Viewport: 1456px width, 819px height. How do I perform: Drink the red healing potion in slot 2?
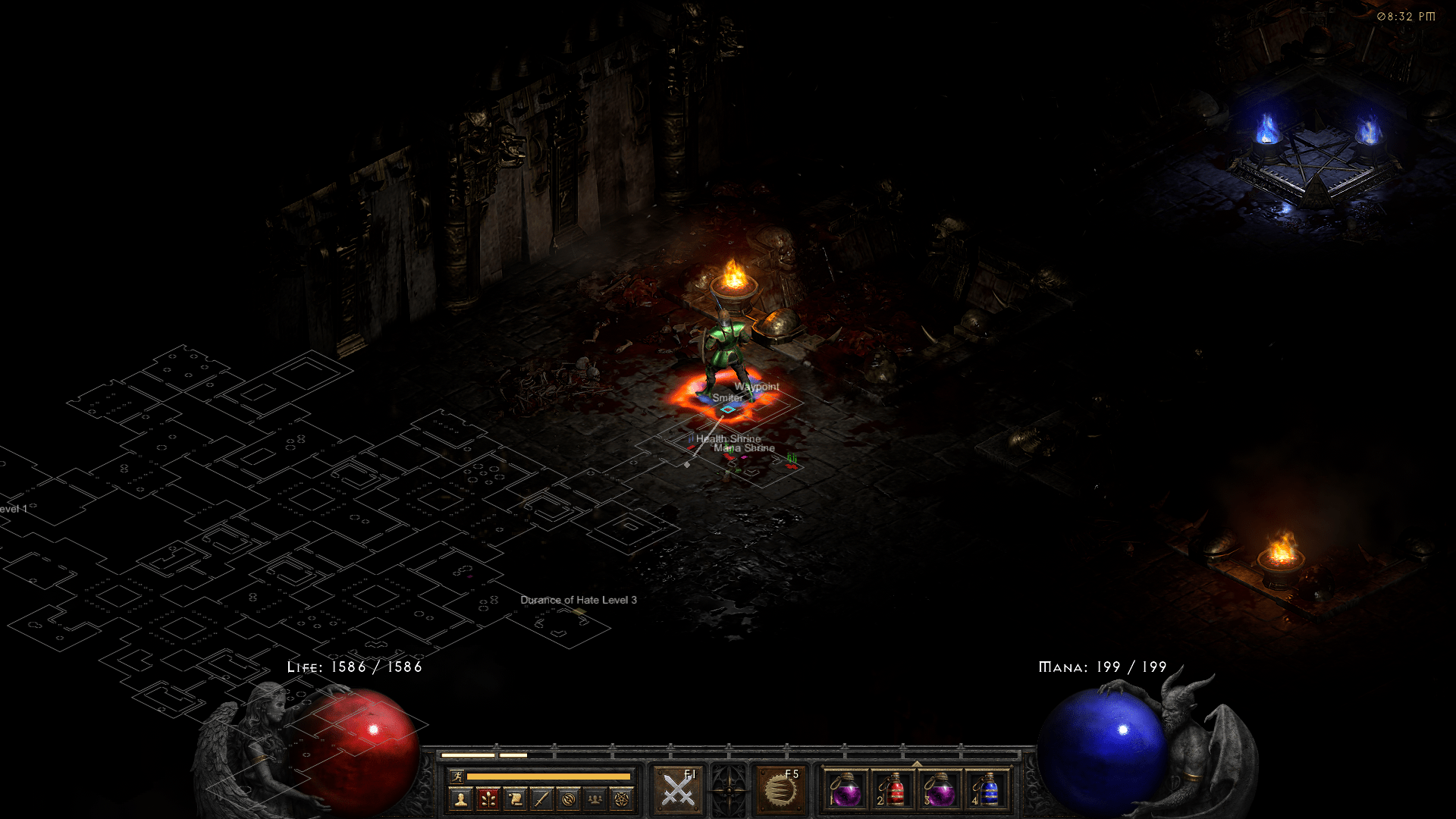[x=893, y=790]
